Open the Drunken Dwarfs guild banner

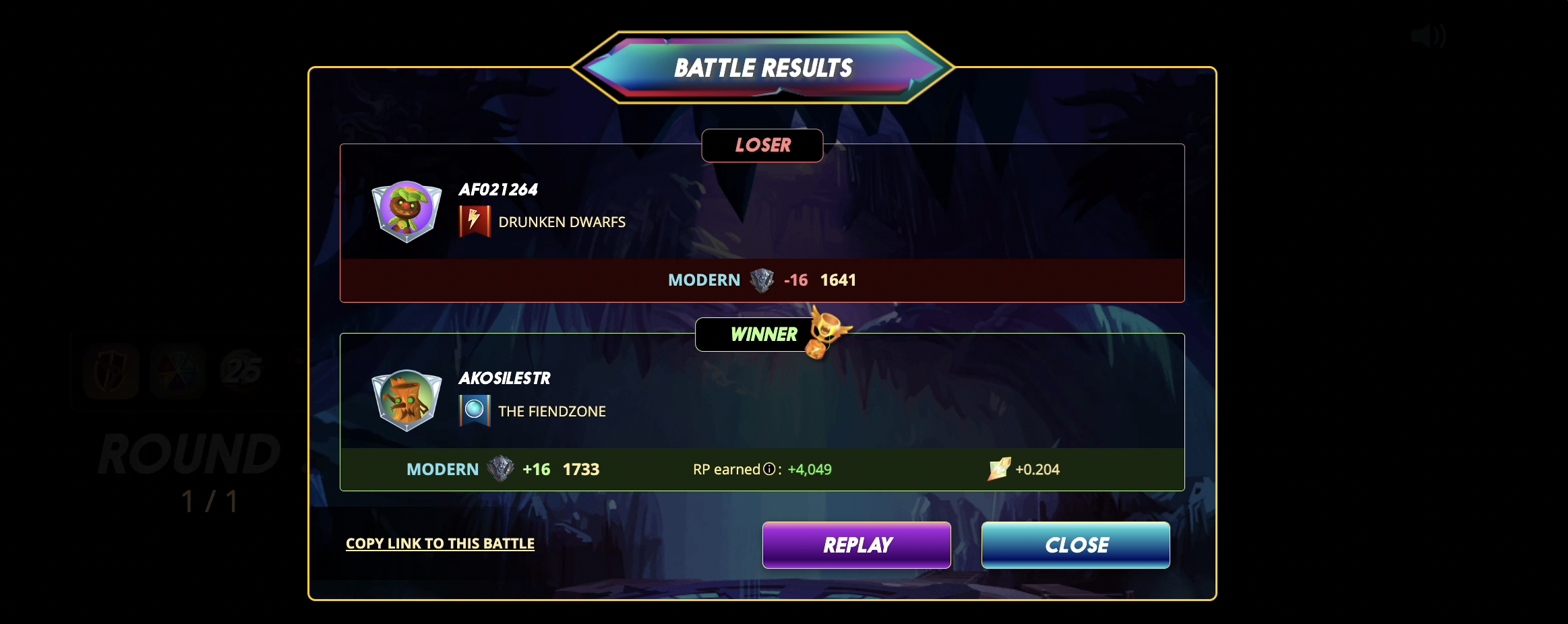coord(475,221)
